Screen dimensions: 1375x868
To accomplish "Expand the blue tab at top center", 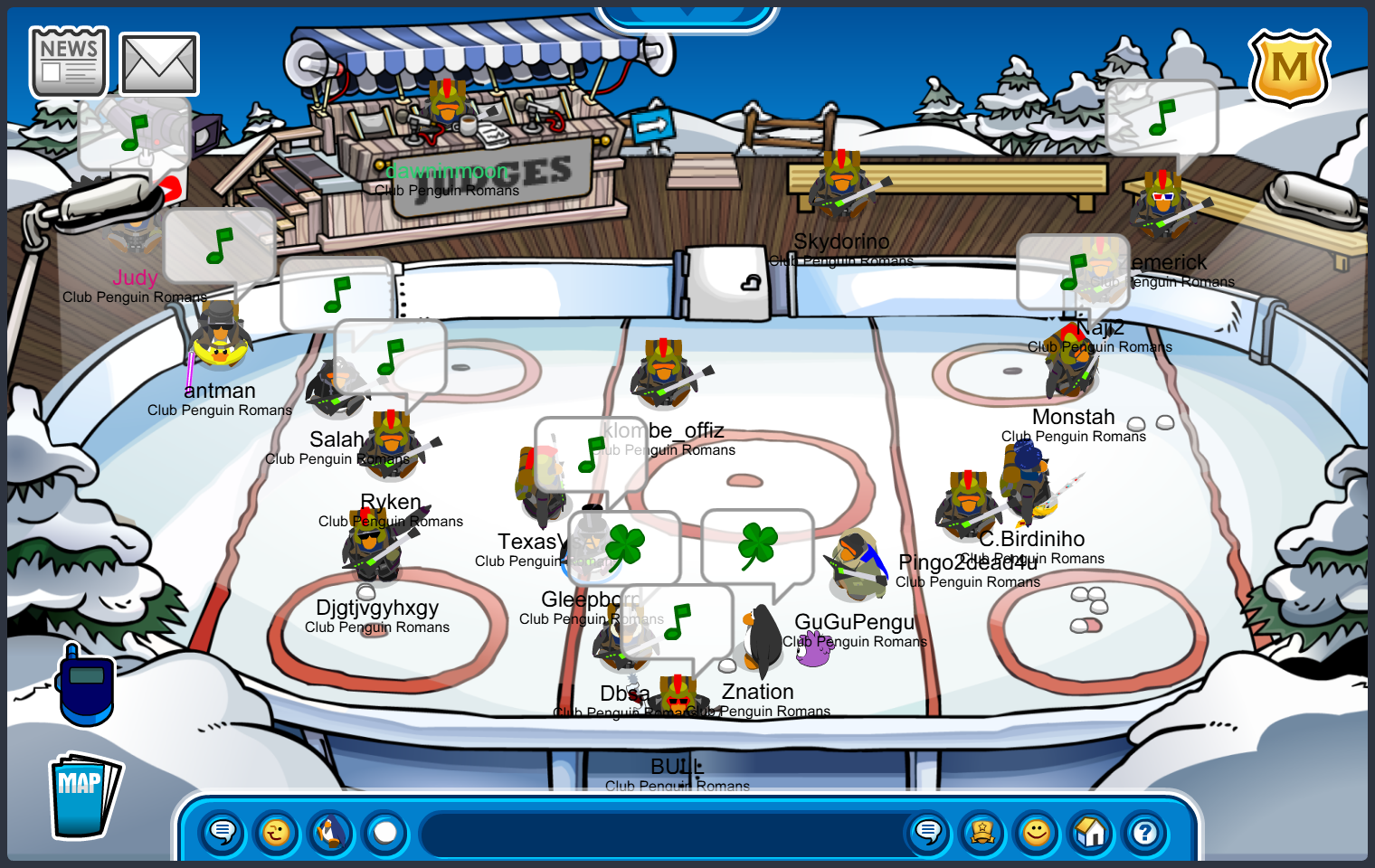I will click(687, 14).
